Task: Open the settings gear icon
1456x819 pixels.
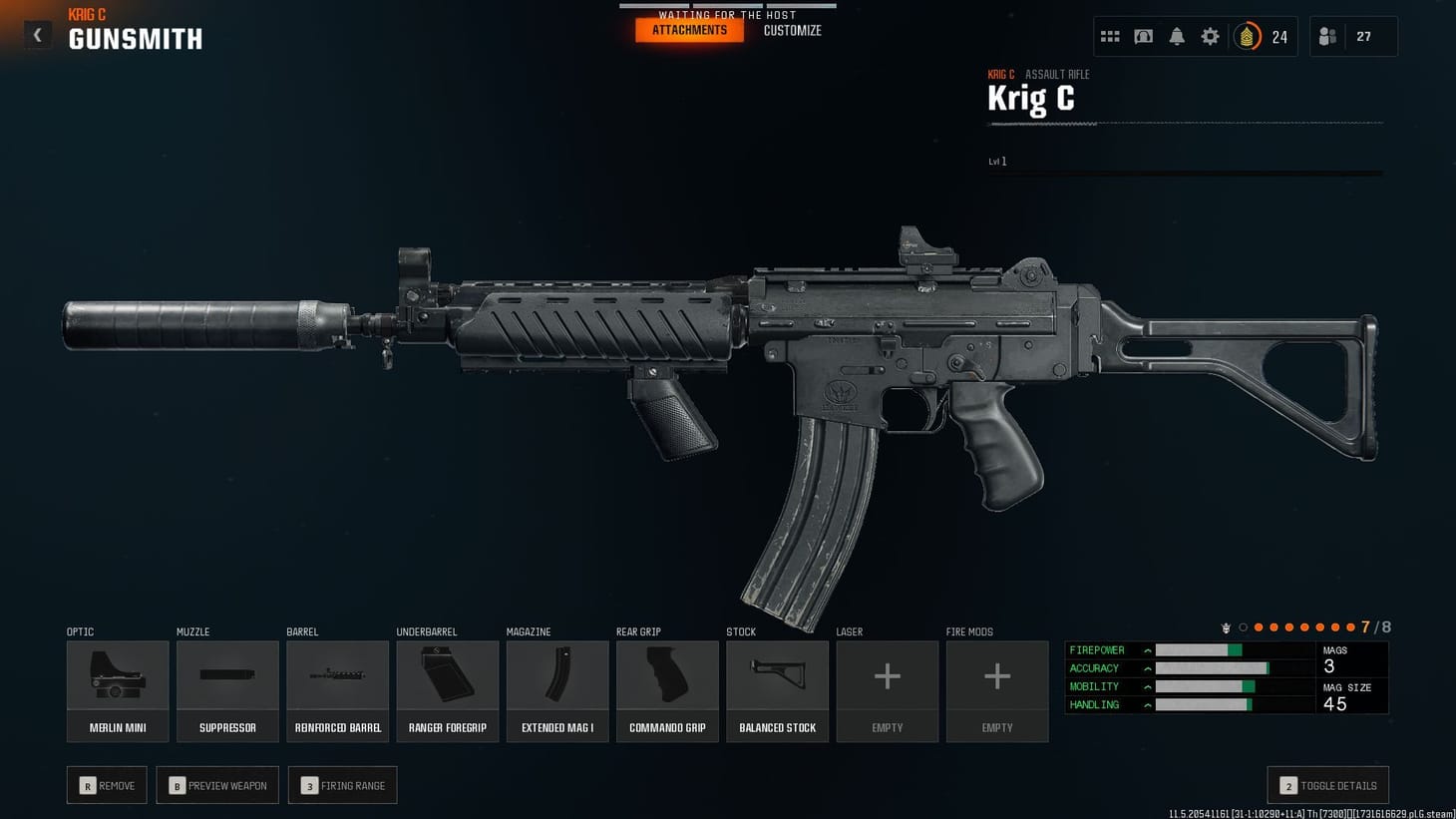Action: 1210,36
